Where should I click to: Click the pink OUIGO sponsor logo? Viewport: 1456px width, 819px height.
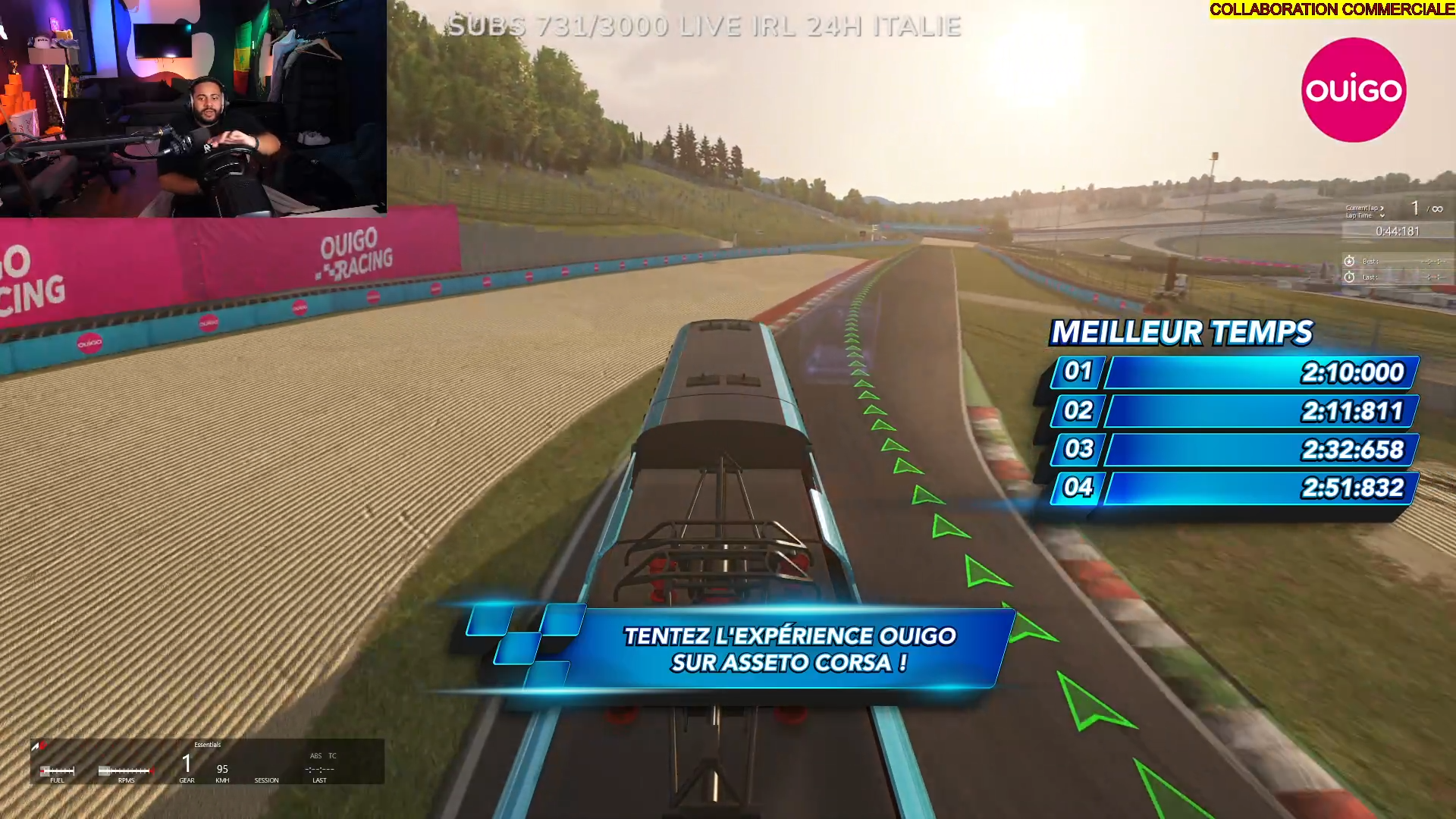click(1354, 90)
